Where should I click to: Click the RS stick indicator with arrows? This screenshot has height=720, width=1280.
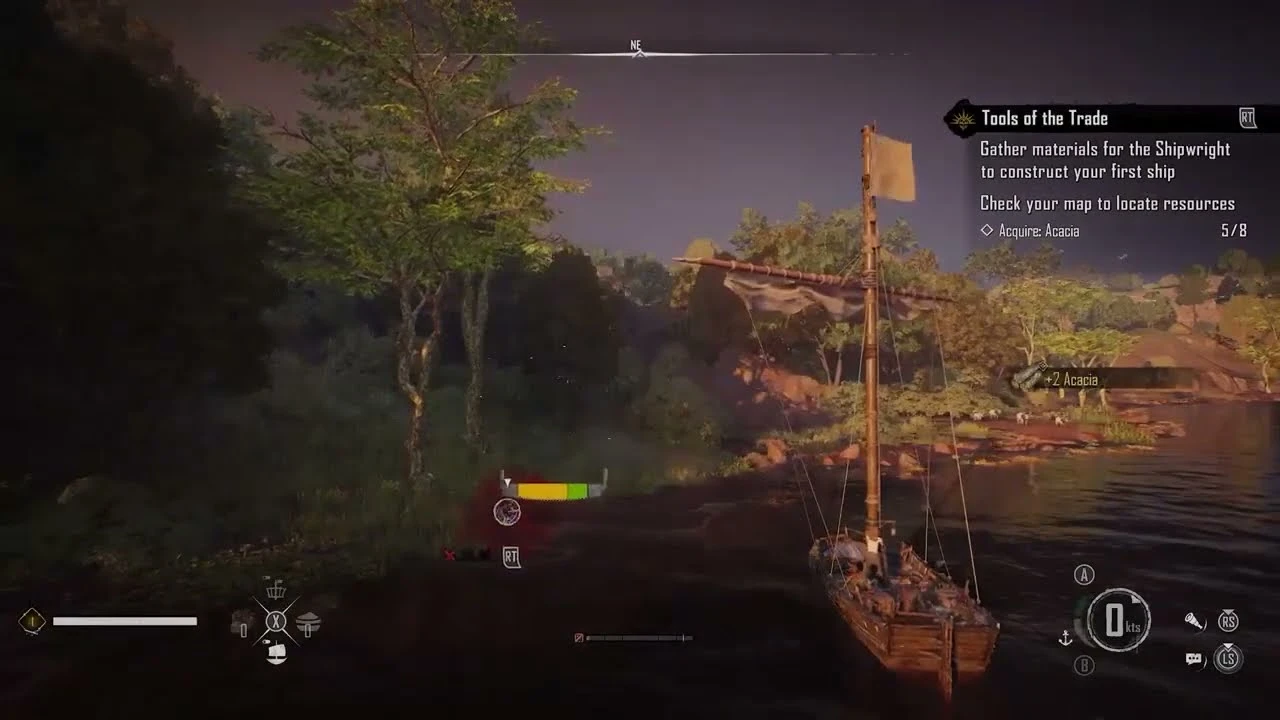[x=1227, y=619]
